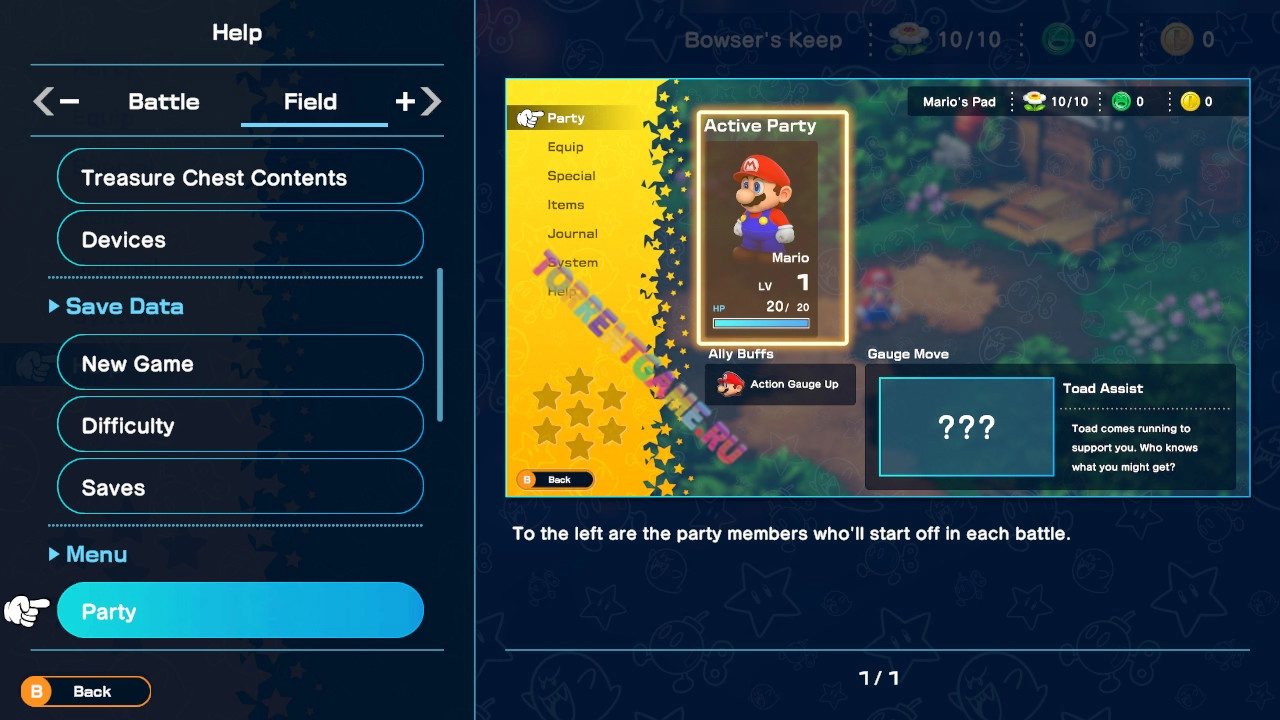Select the Field help tab
The height and width of the screenshot is (720, 1280).
tap(310, 102)
